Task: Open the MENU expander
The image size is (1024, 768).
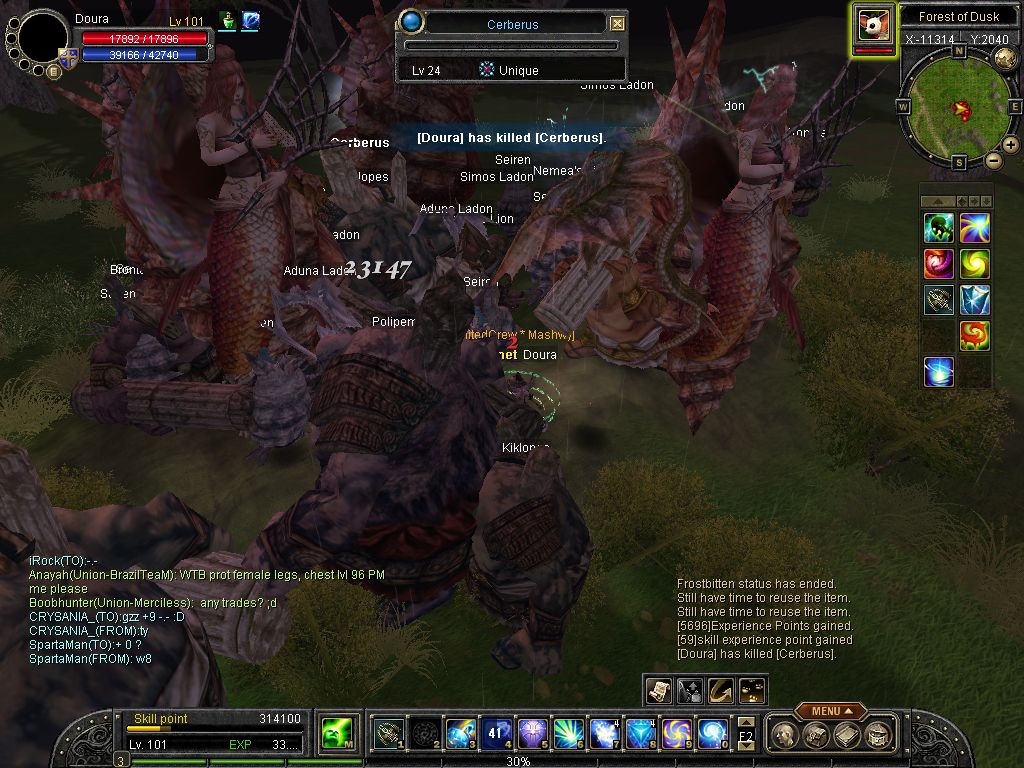Action: (832, 711)
